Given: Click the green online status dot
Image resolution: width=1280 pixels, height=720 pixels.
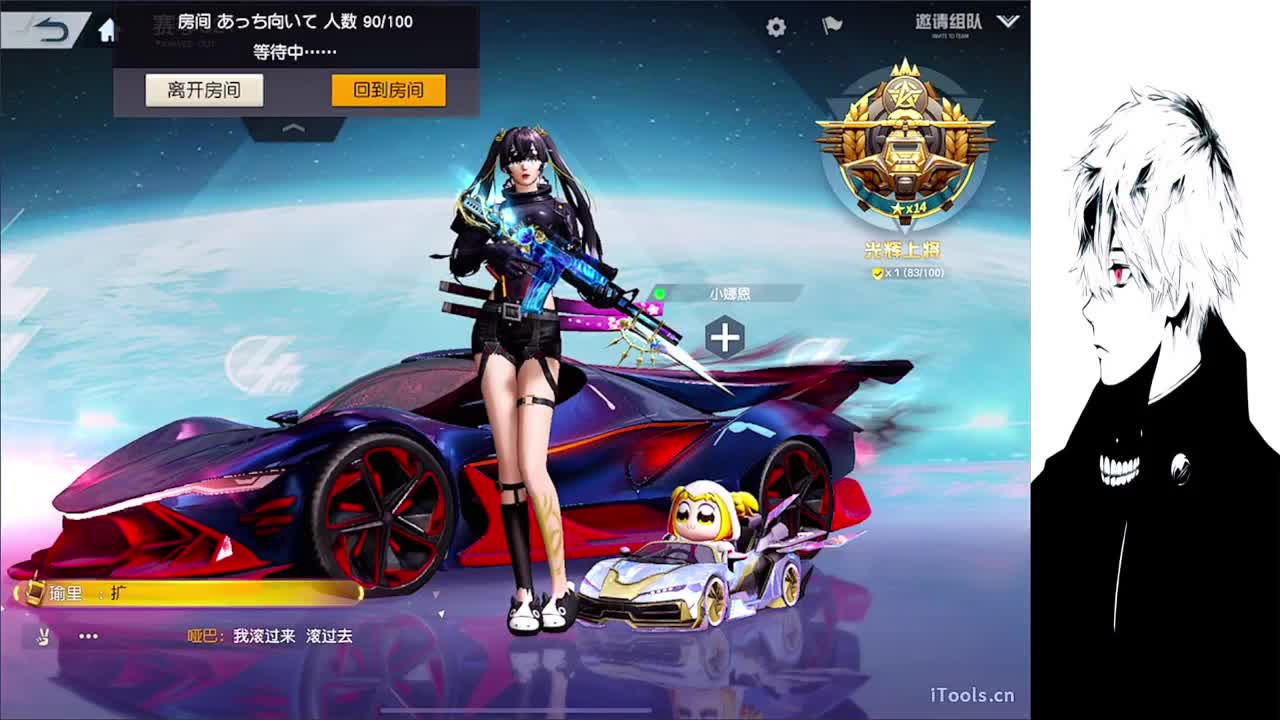Looking at the screenshot, I should pos(660,291).
